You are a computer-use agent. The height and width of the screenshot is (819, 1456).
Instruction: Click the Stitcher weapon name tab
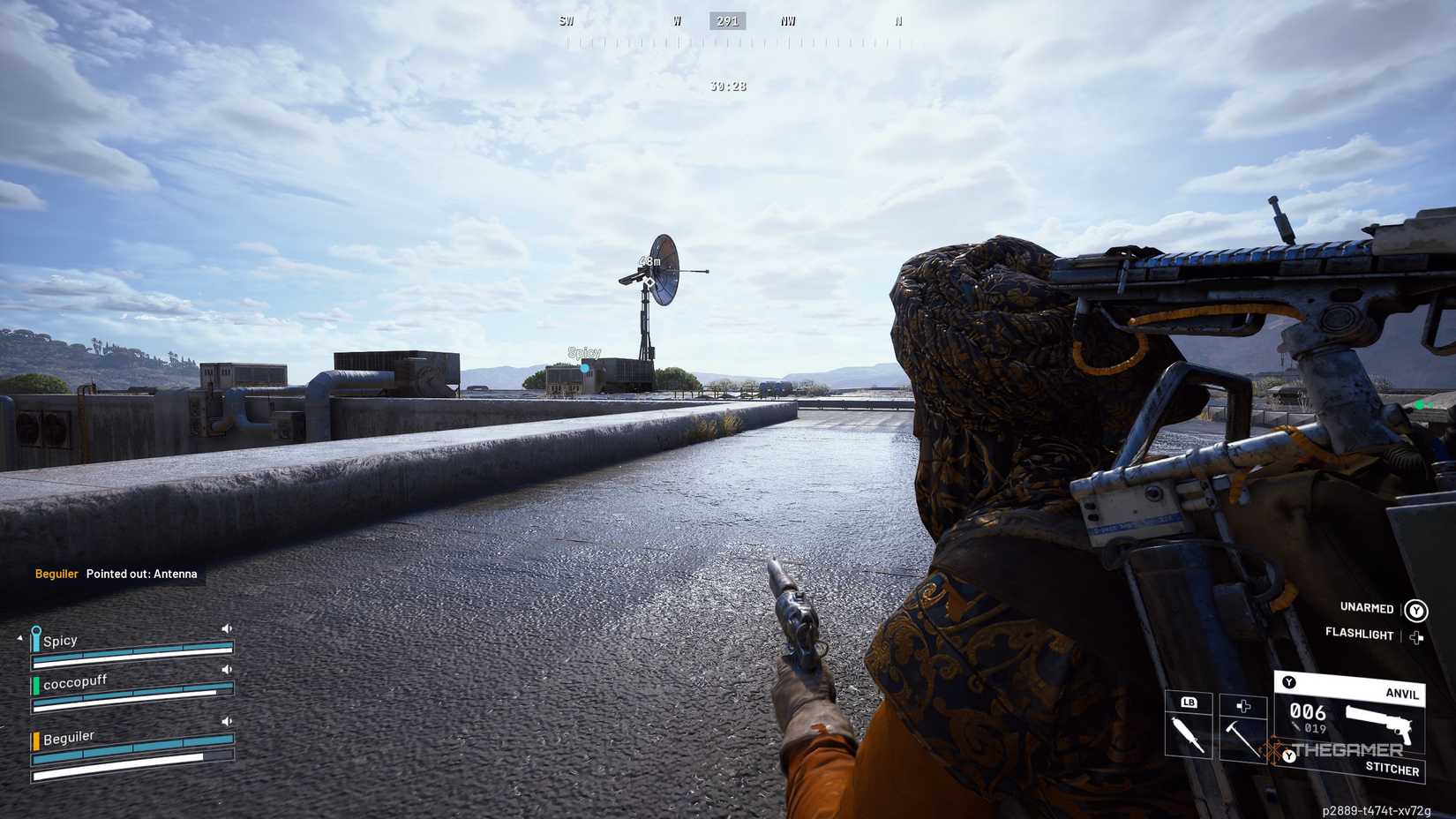point(1392,768)
